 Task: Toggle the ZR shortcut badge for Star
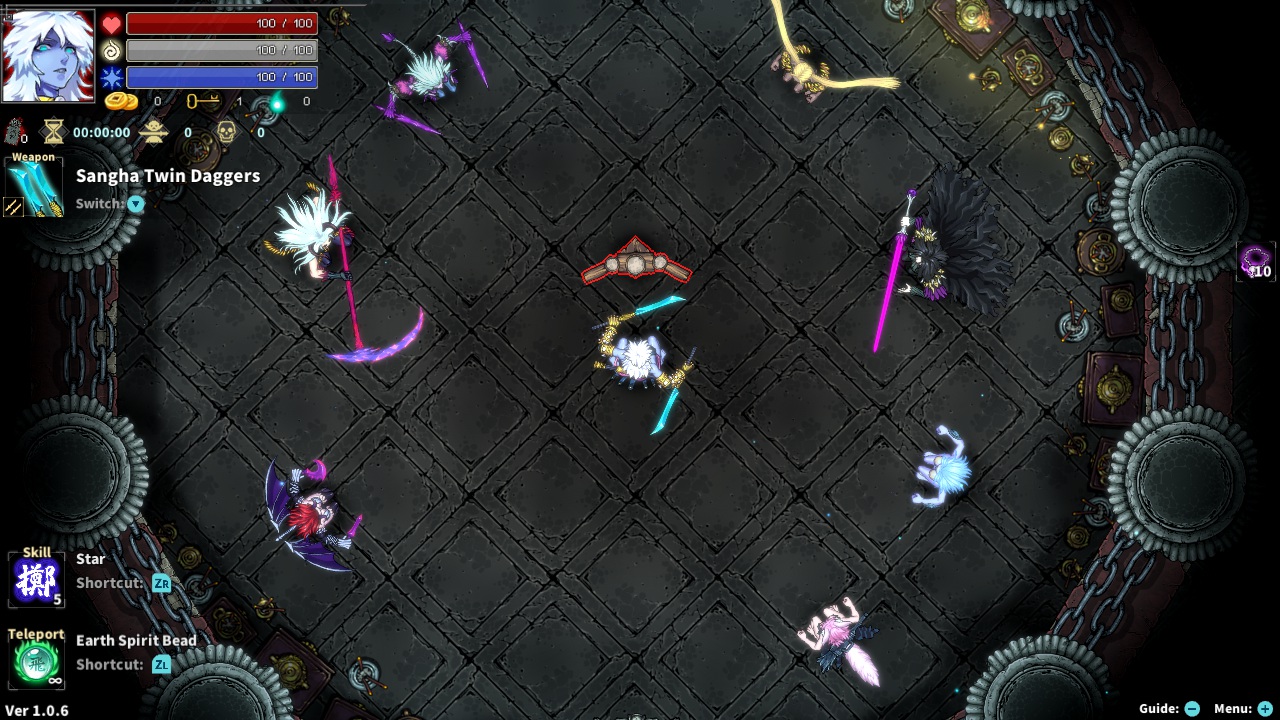[161, 584]
